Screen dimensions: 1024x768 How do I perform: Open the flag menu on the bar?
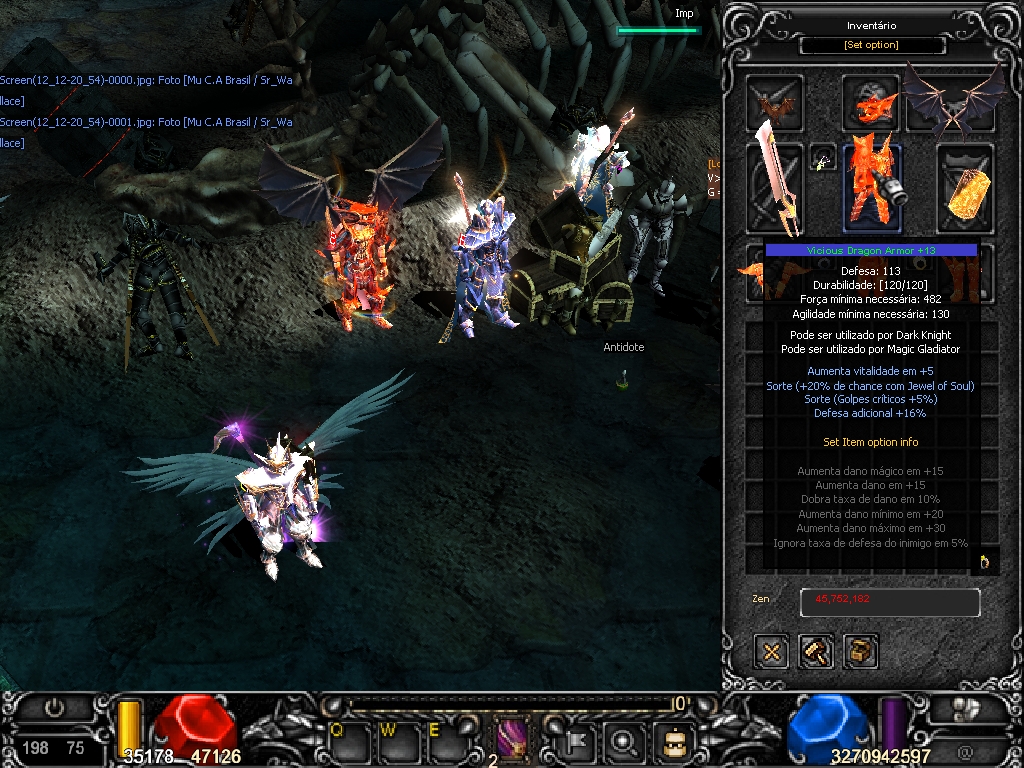[x=581, y=742]
